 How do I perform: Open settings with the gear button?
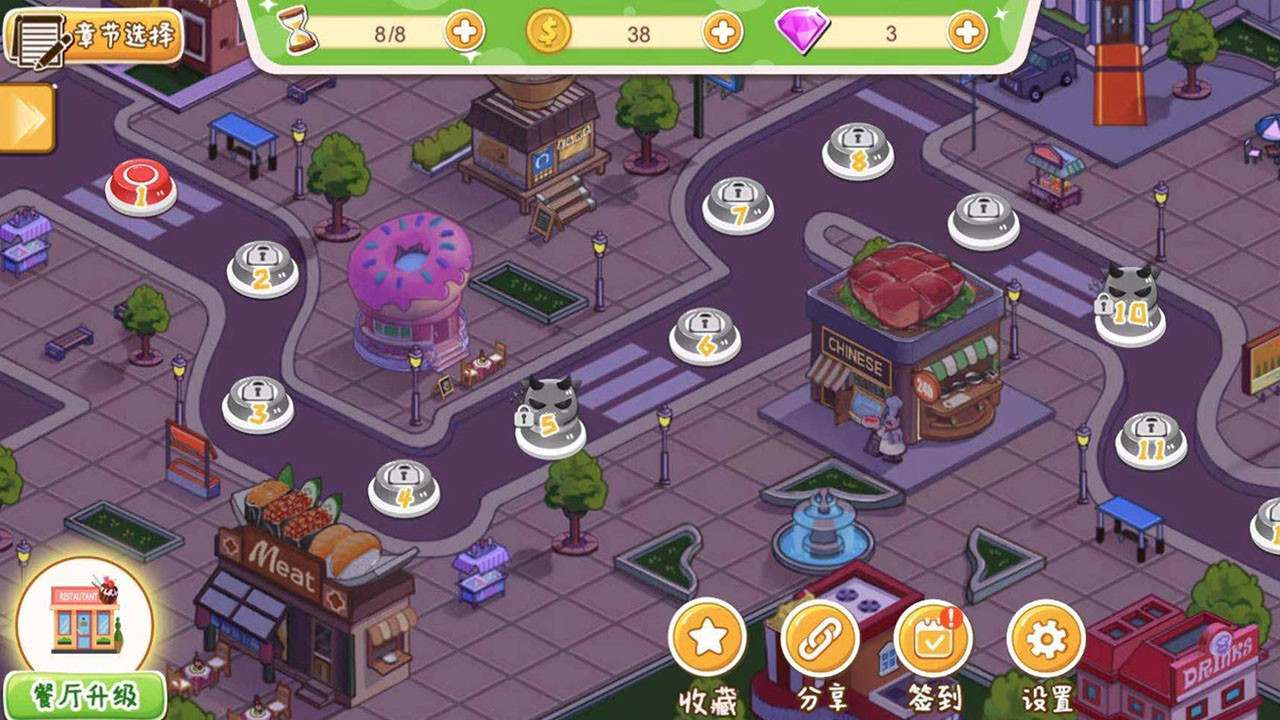tap(1046, 637)
